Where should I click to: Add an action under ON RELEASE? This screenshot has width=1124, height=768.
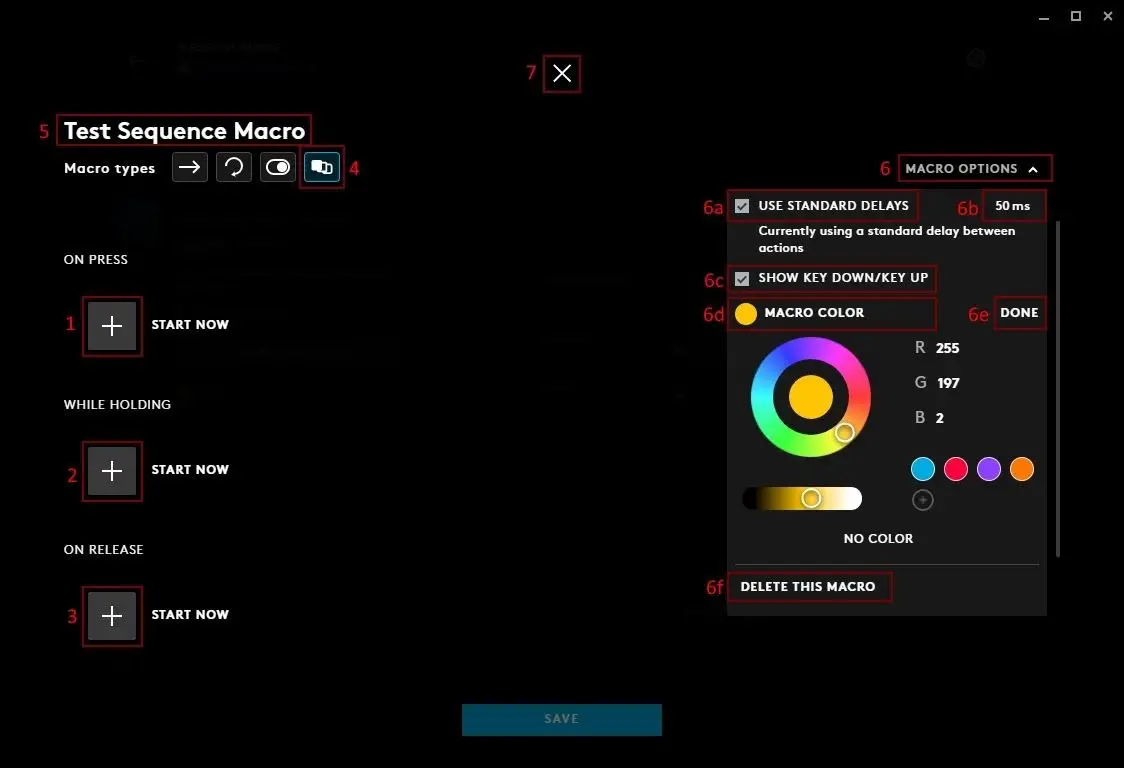click(x=112, y=616)
